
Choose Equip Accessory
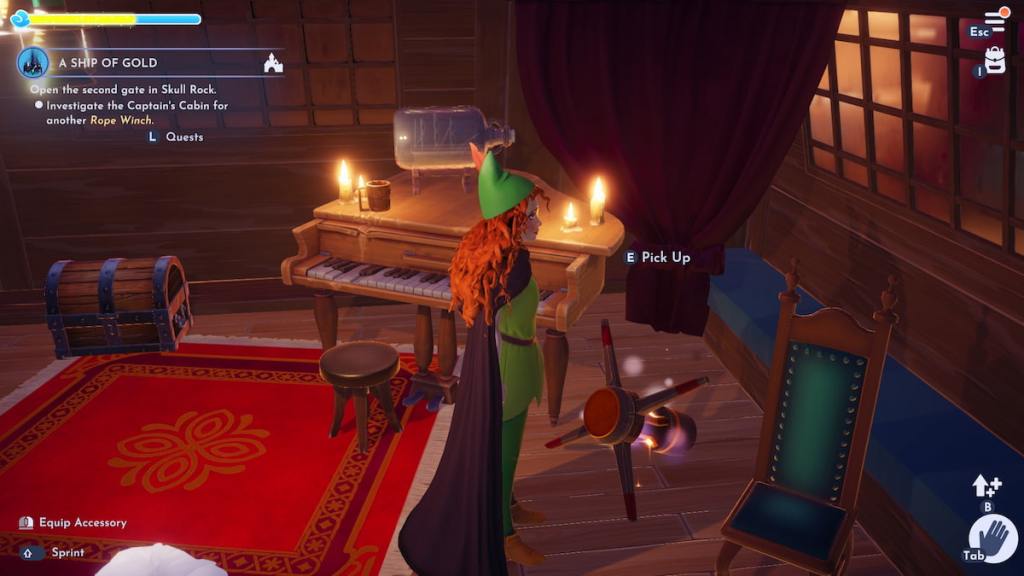point(82,522)
